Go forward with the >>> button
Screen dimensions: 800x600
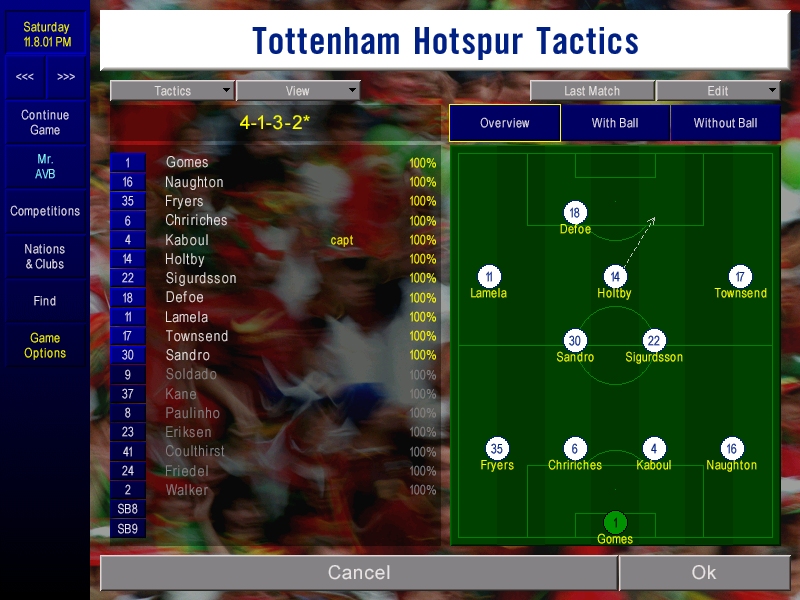tap(66, 77)
